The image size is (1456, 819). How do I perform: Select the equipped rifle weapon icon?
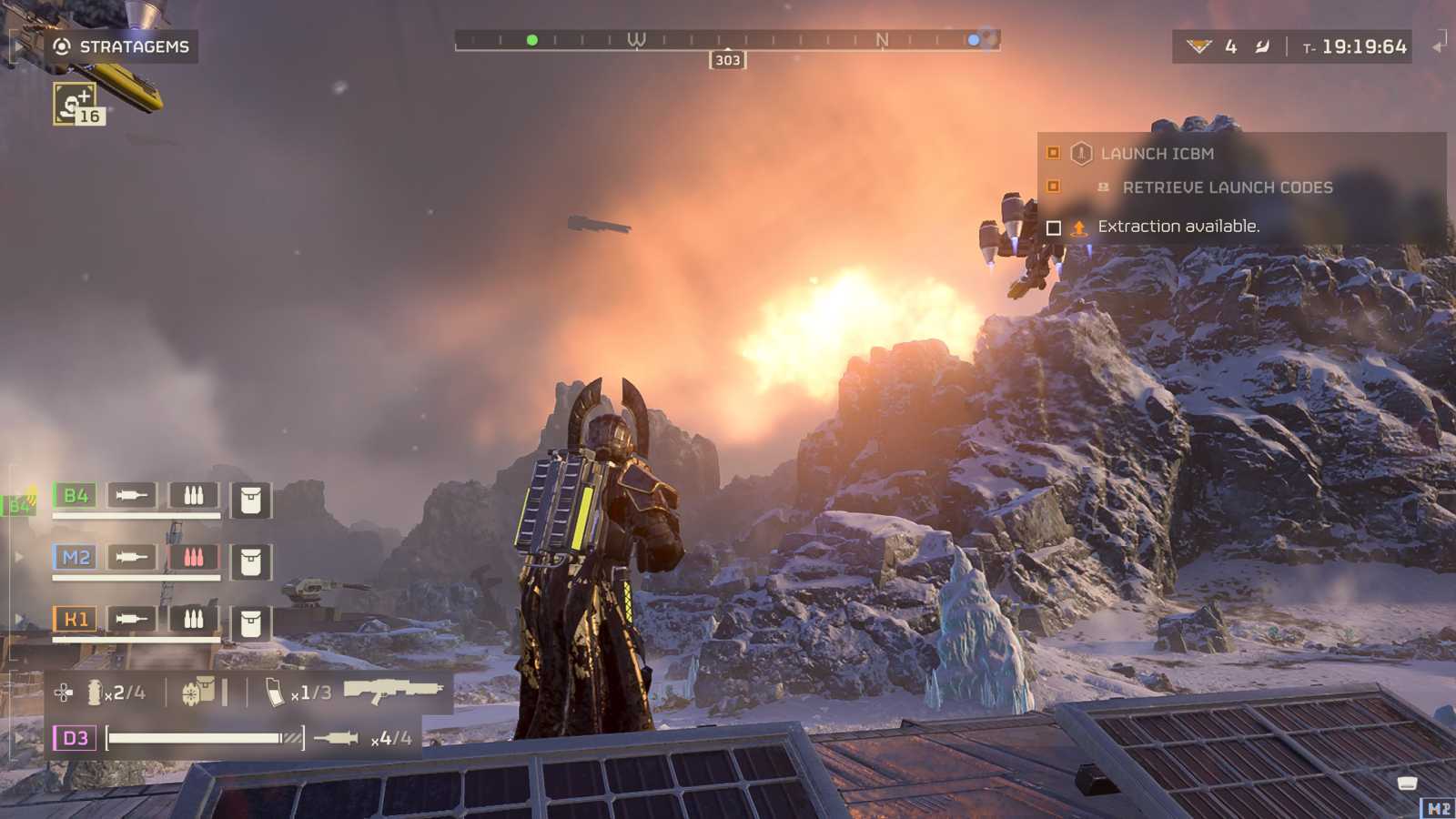393,691
